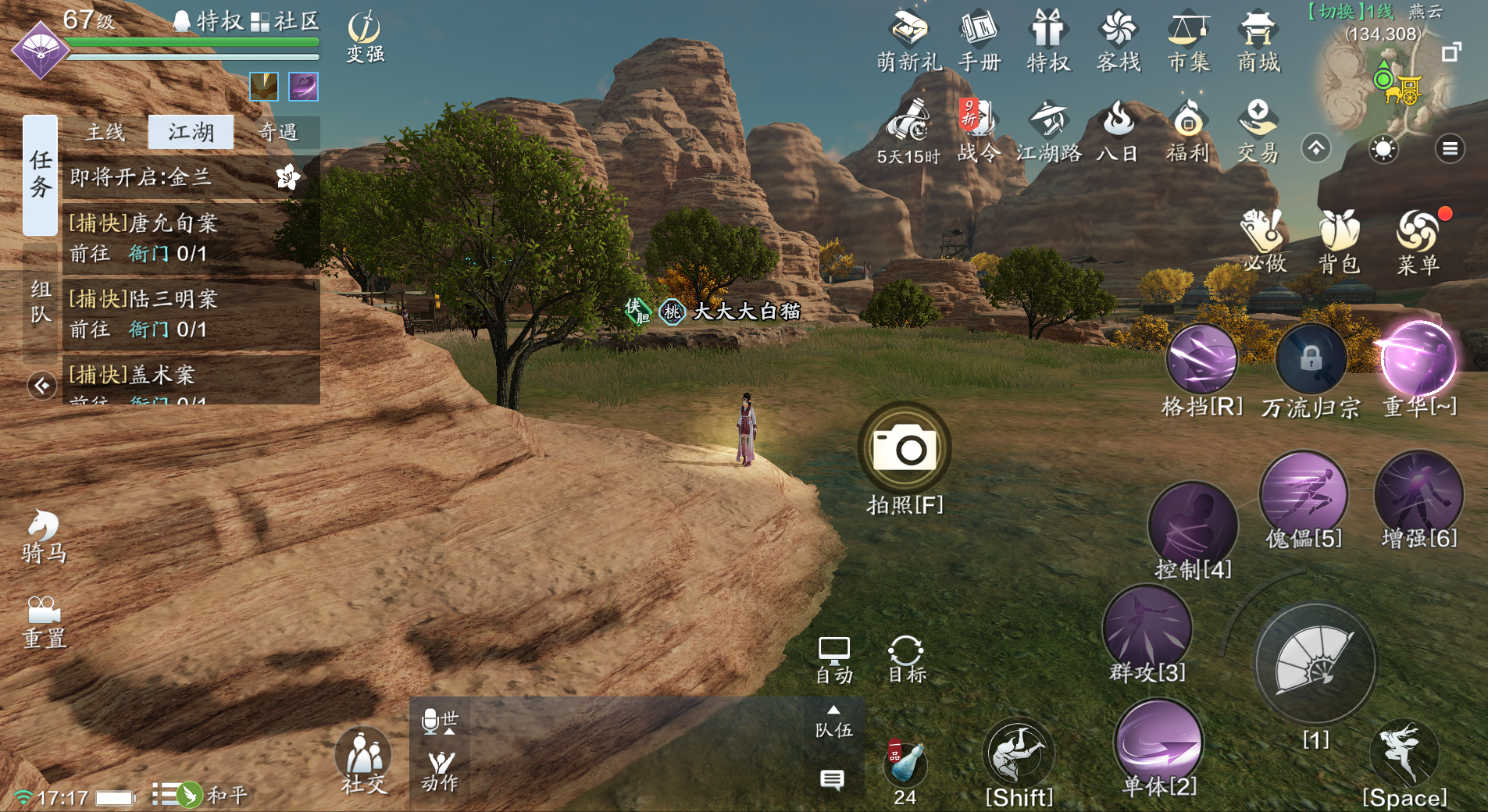
Task: Activate the 格挡 block skill
Action: [1201, 359]
